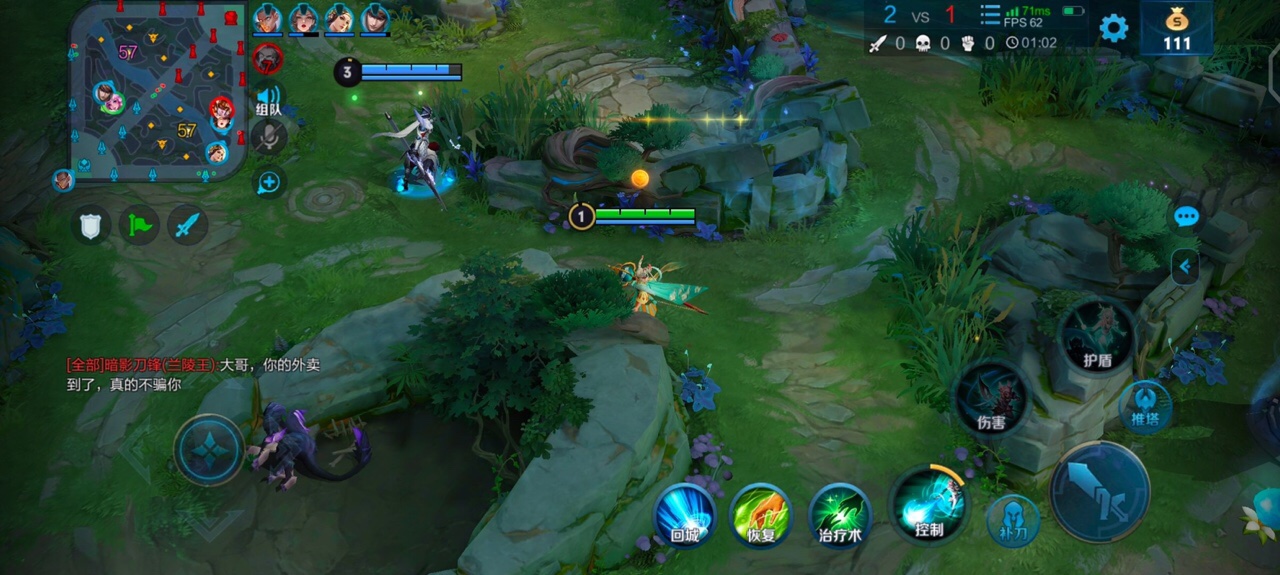Tap the 补刀 last-hit button
Screen dimensions: 1280x575
click(x=1013, y=520)
